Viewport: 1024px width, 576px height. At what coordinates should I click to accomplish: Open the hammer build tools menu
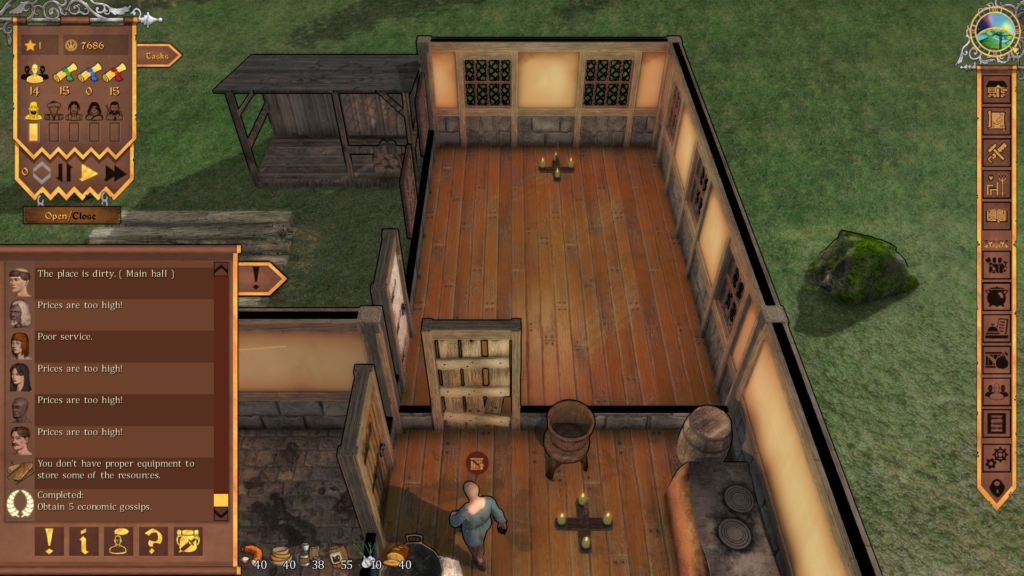click(996, 153)
